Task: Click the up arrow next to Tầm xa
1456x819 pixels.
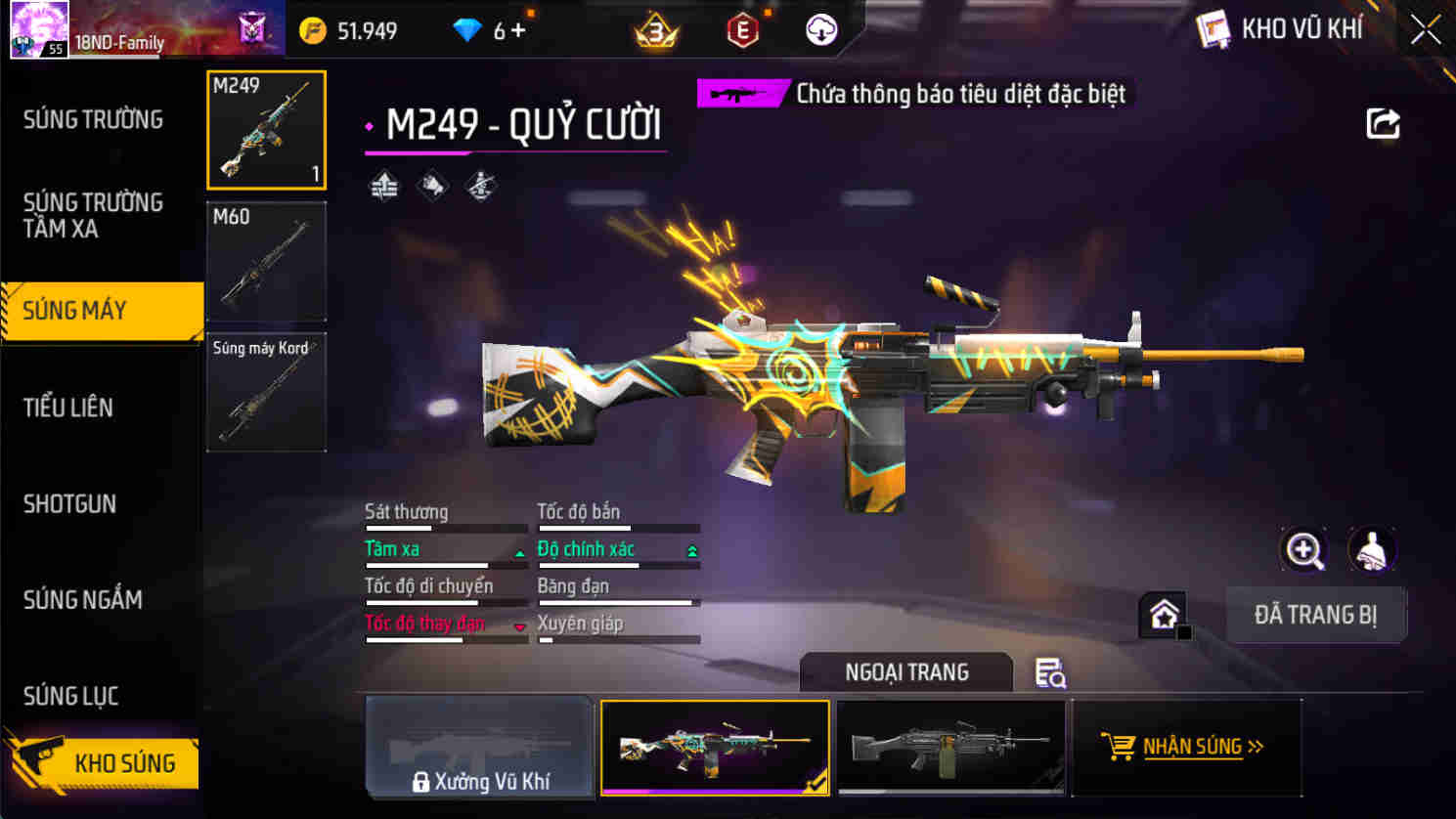Action: click(x=518, y=550)
